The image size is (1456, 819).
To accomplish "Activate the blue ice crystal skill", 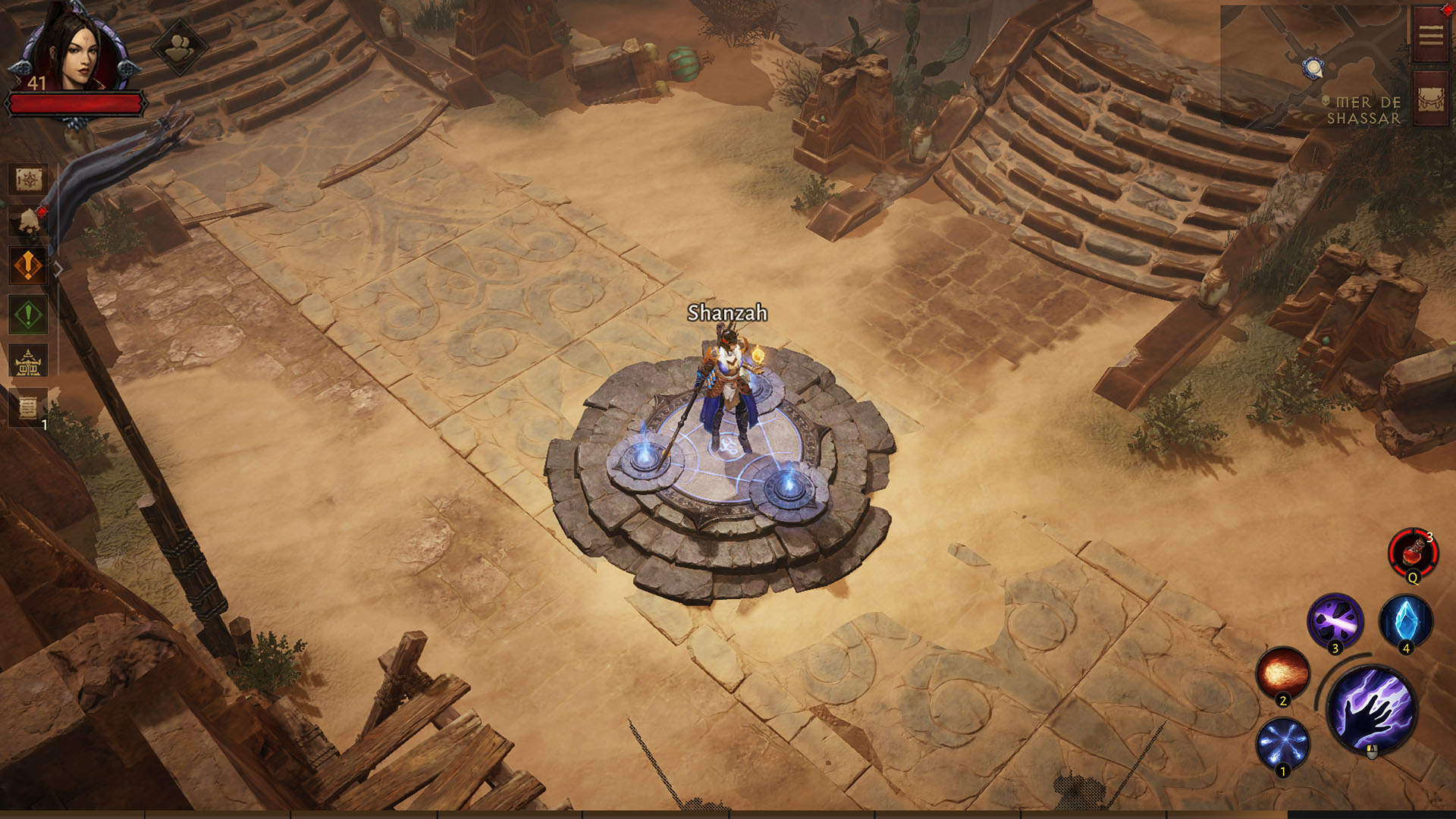I will [x=1406, y=622].
